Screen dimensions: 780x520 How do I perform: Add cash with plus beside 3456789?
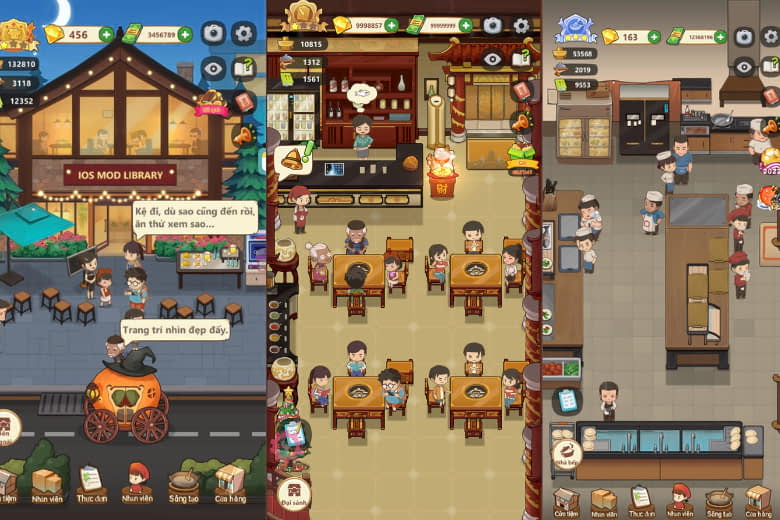pos(185,35)
